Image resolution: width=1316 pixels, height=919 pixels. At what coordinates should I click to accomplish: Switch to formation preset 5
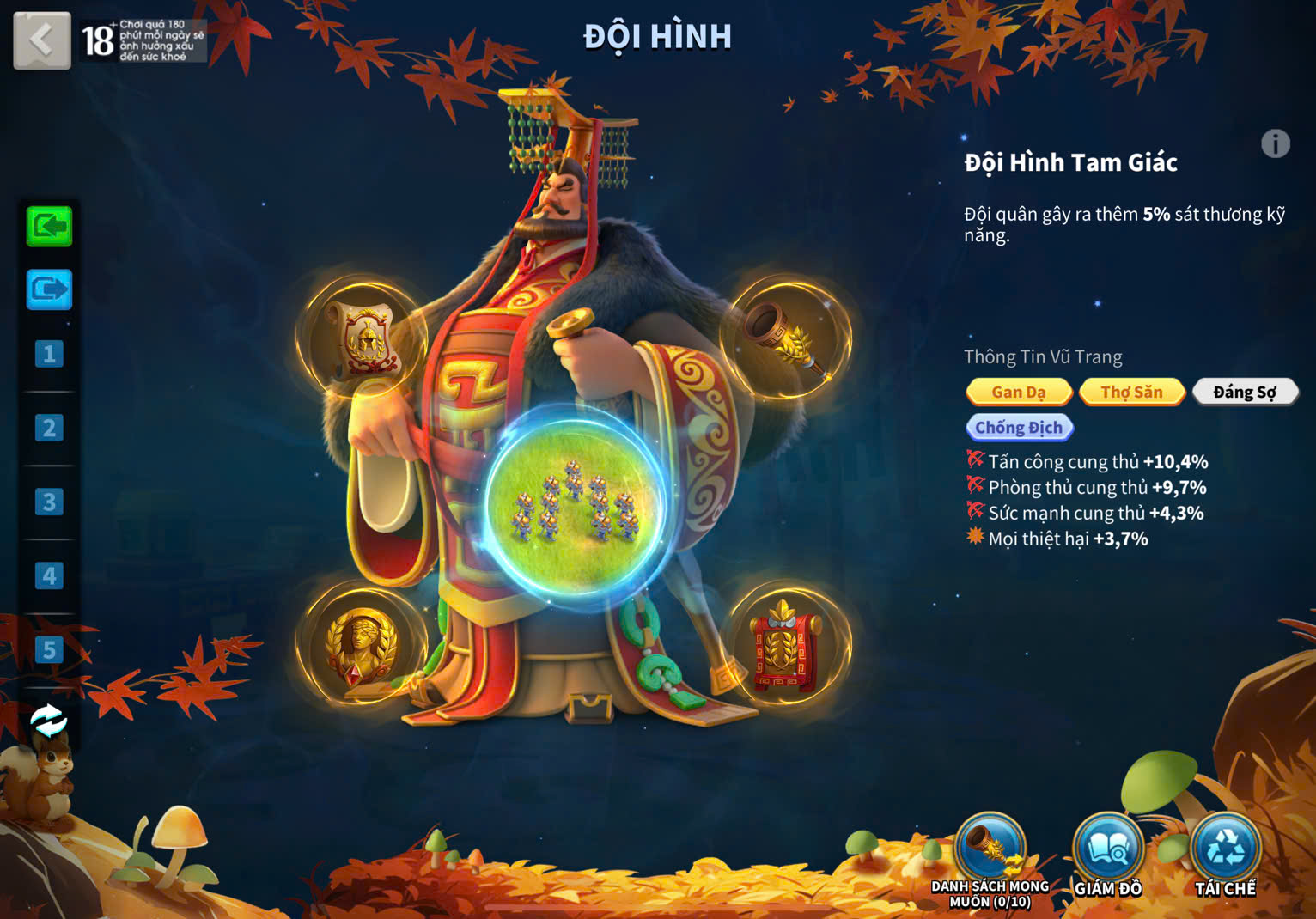click(x=49, y=650)
